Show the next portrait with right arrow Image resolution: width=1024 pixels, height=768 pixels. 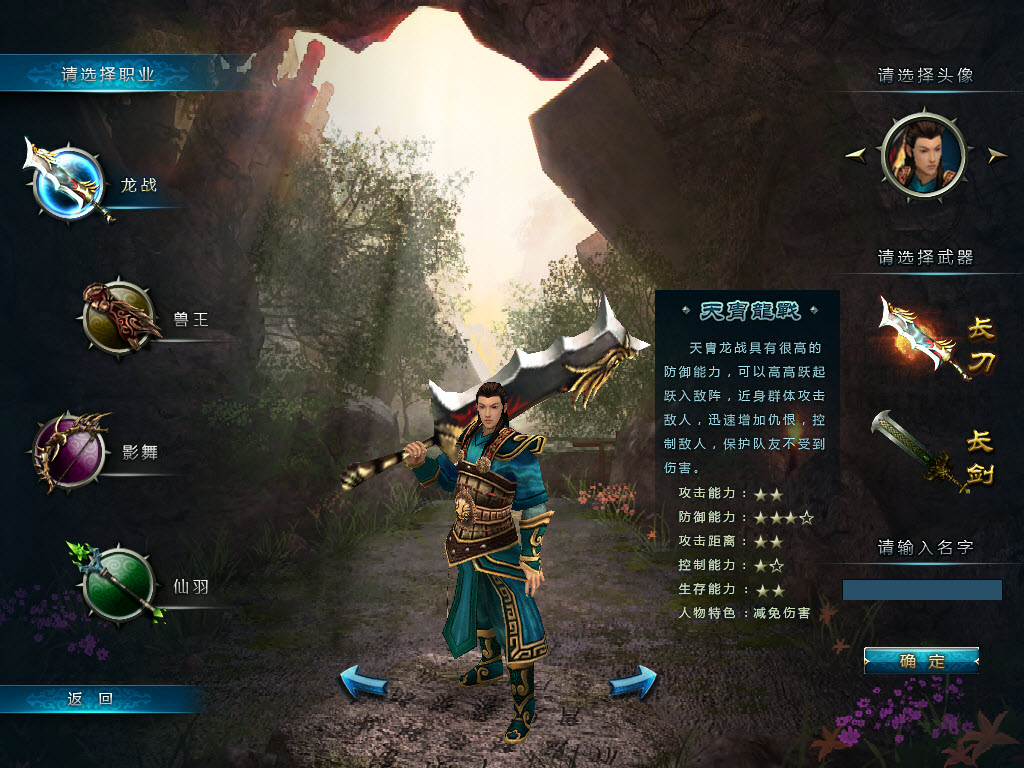pyautogui.click(x=996, y=154)
